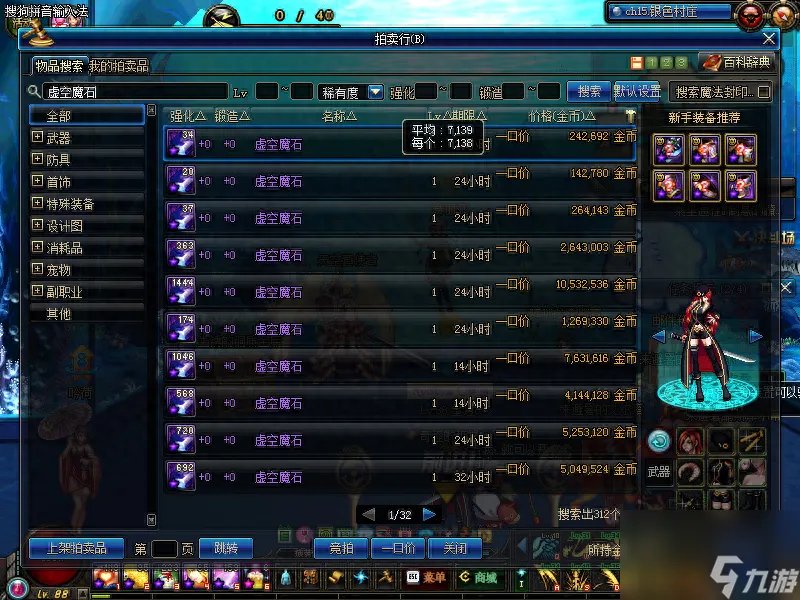Go to the next results page
This screenshot has height=600, width=800.
[430, 514]
